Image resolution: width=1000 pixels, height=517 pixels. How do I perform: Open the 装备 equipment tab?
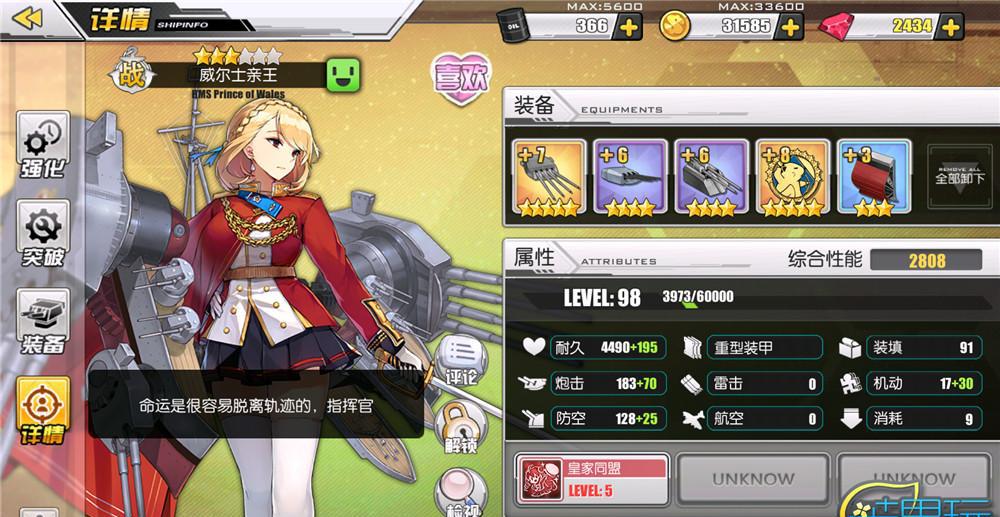(43, 323)
